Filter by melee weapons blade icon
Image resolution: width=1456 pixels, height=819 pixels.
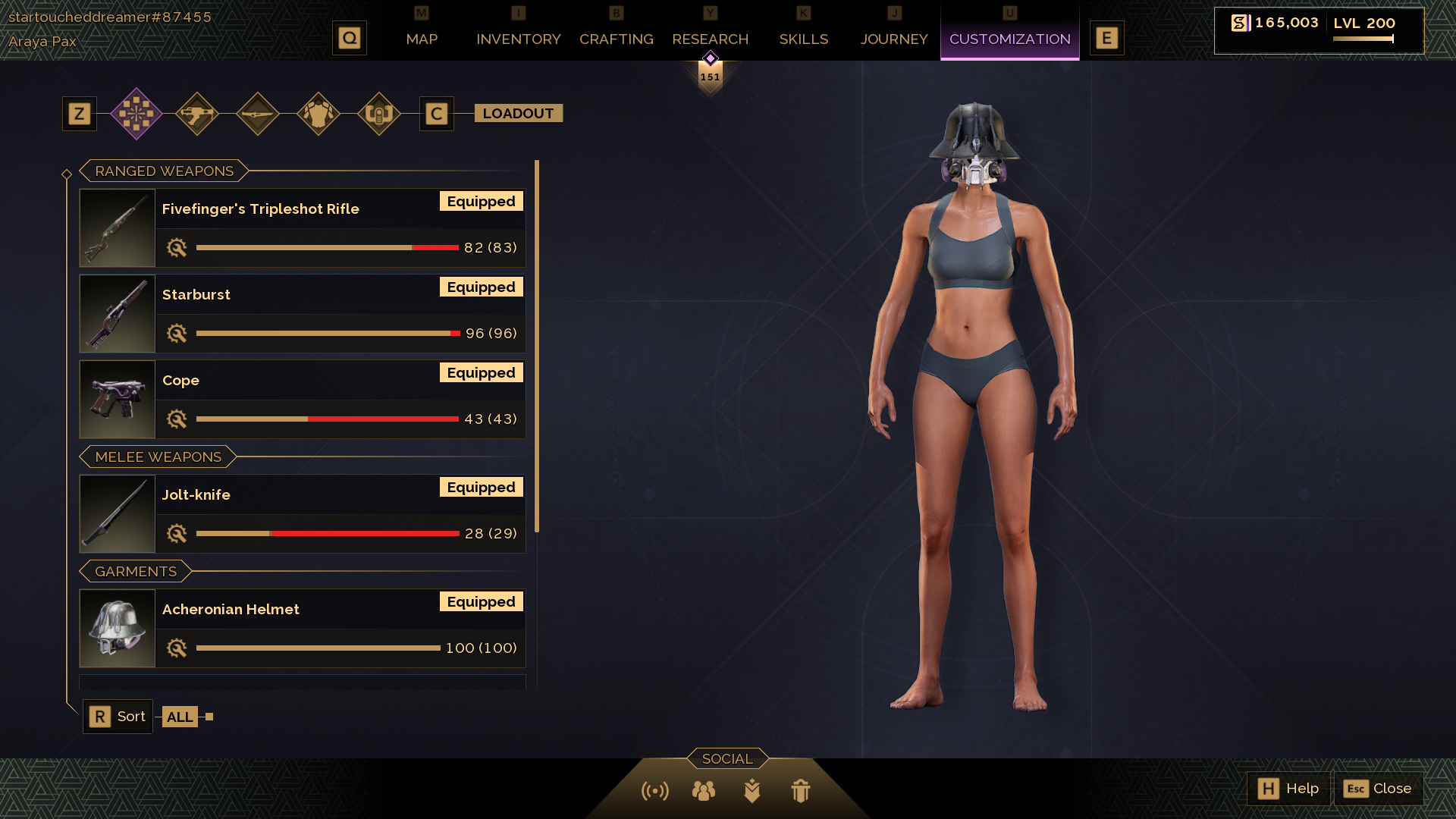[258, 114]
